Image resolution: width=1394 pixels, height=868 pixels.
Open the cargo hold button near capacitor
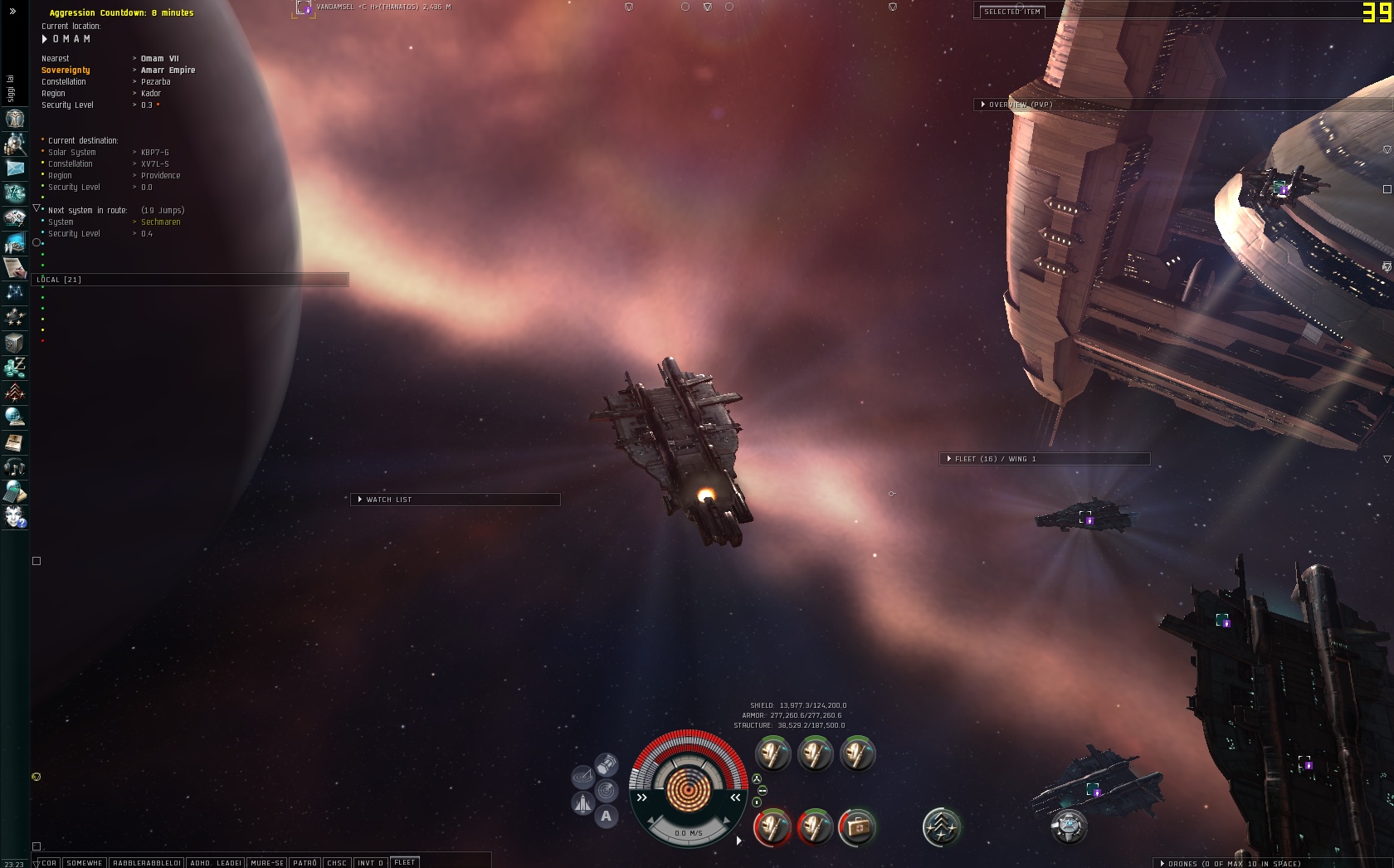(x=607, y=763)
